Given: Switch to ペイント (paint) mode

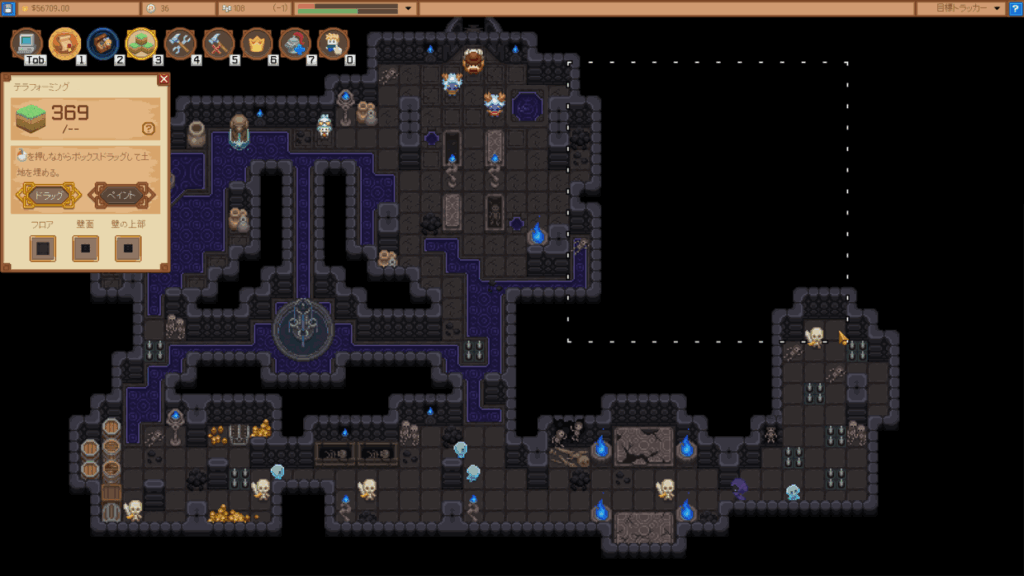Looking at the screenshot, I should pyautogui.click(x=122, y=195).
